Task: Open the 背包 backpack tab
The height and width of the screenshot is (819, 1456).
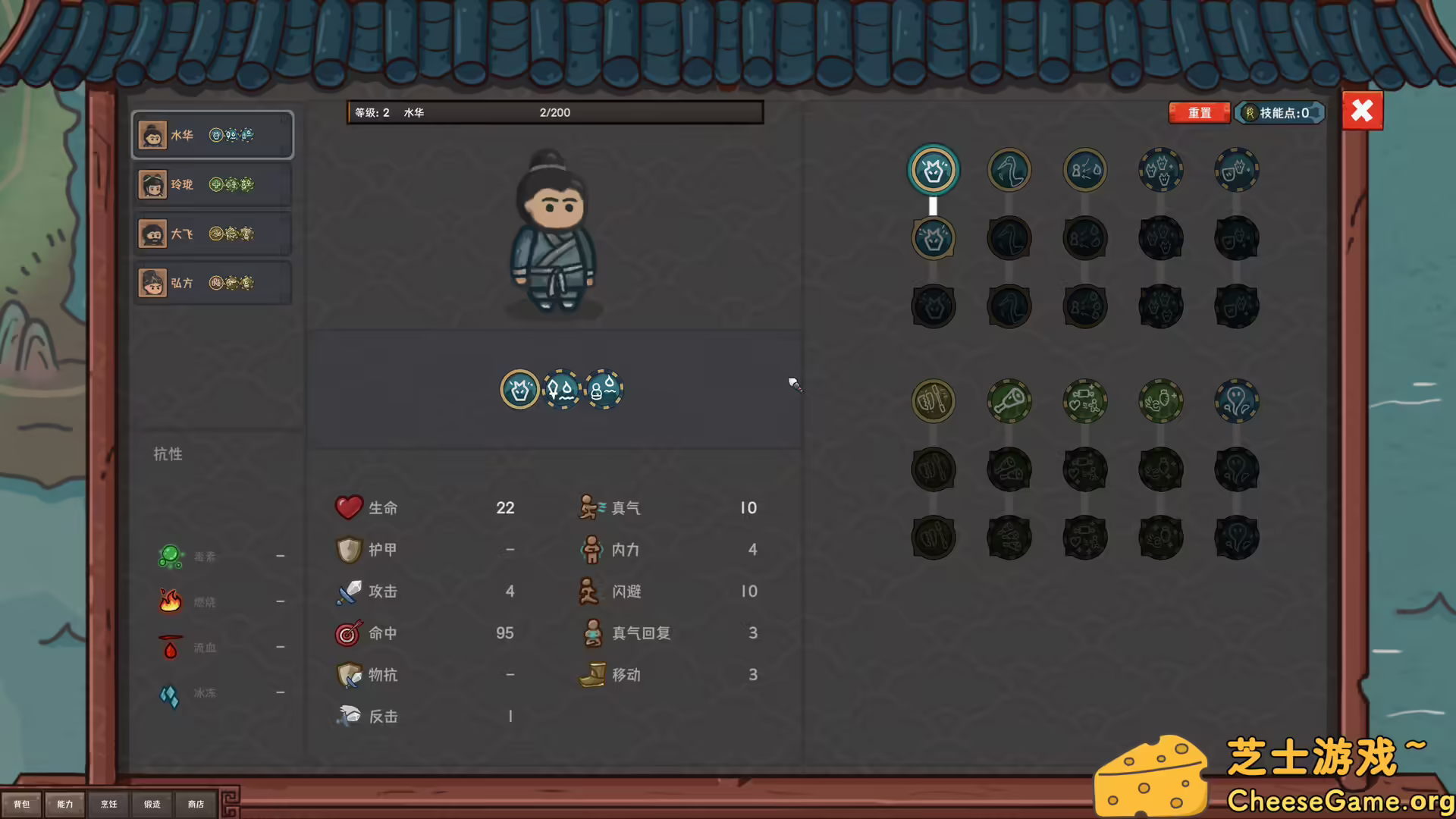Action: point(22,804)
